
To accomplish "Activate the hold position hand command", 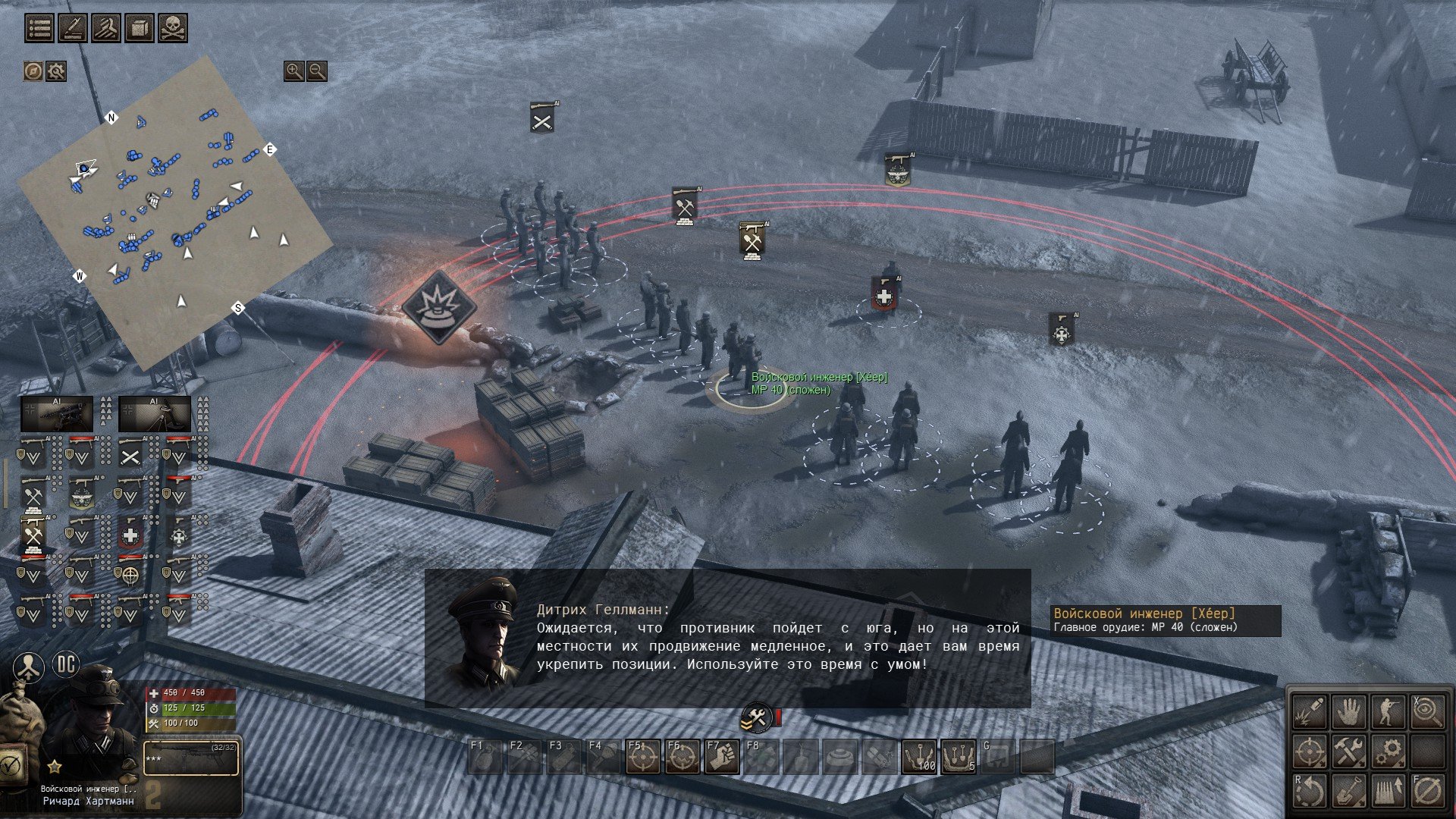I will click(1349, 713).
